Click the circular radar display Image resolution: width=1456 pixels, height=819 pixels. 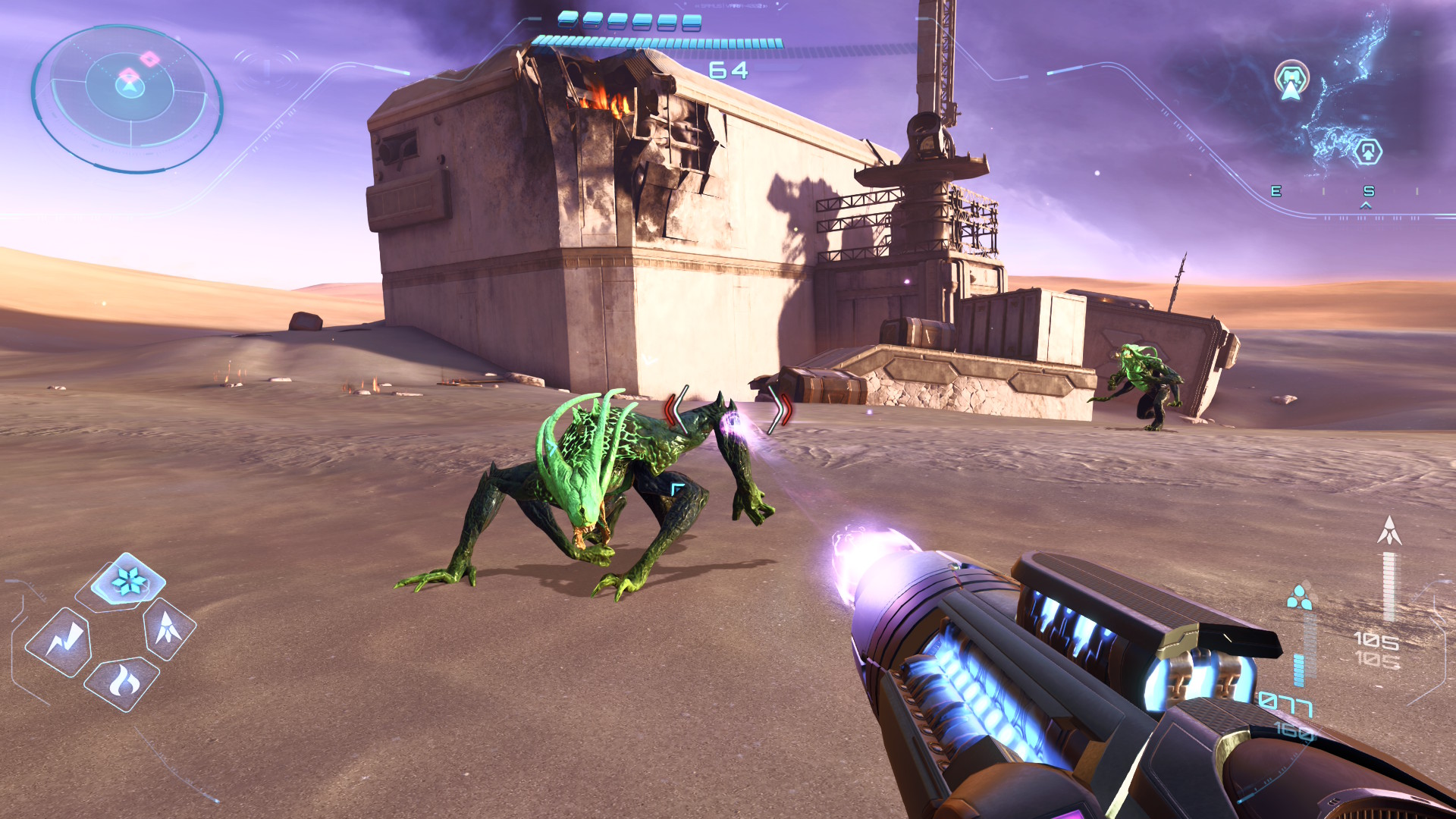click(127, 99)
